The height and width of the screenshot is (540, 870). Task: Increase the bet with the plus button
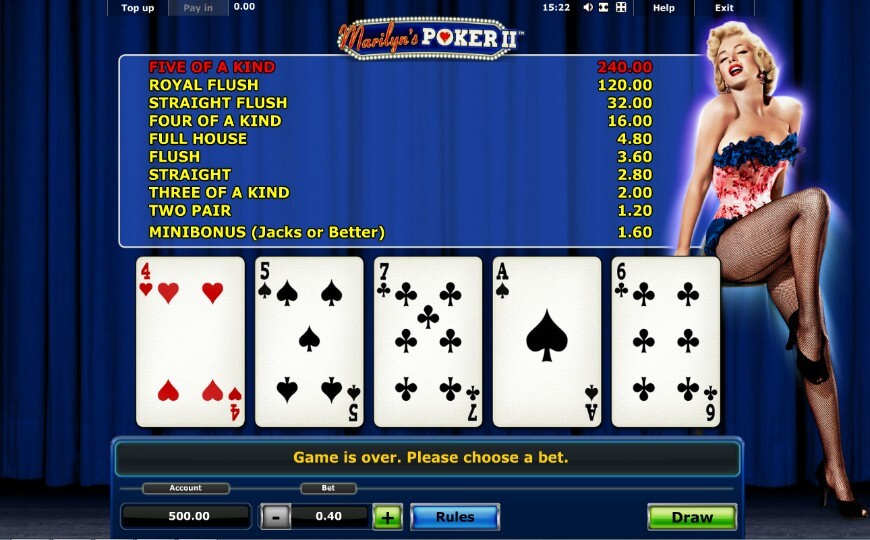pos(387,517)
